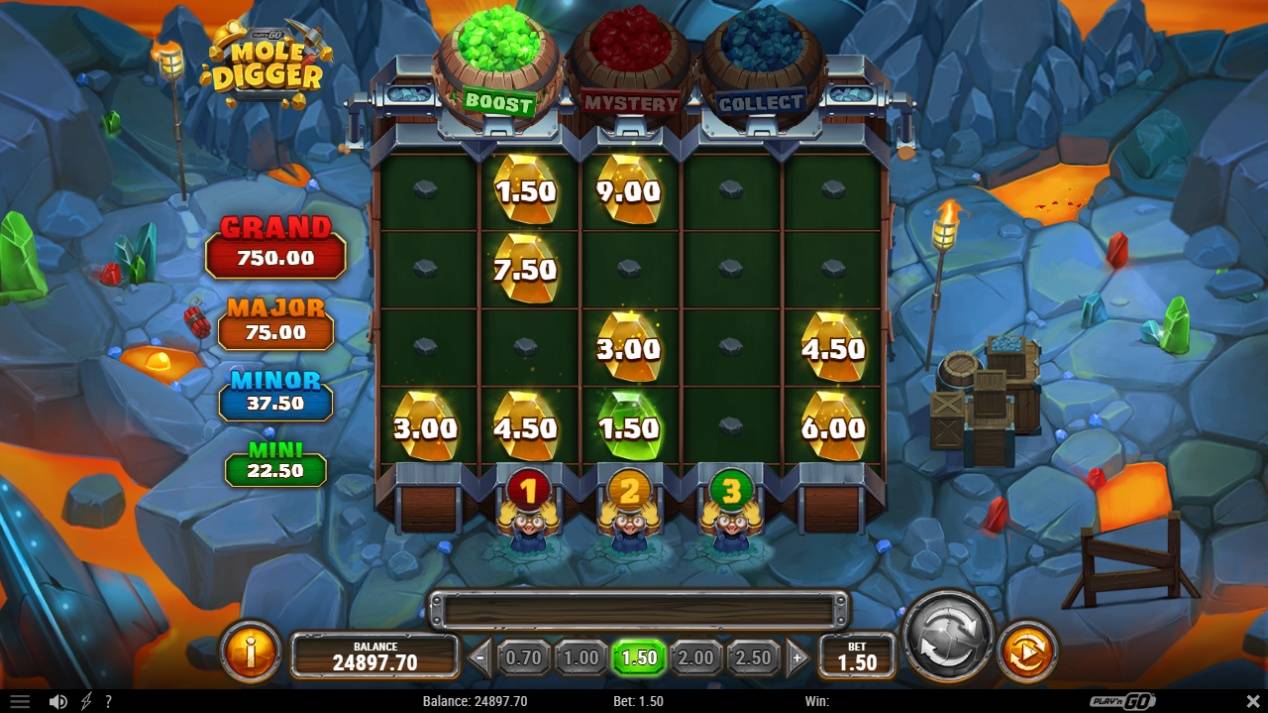This screenshot has height=713, width=1268.
Task: Open help with the question mark icon
Action: [108, 702]
